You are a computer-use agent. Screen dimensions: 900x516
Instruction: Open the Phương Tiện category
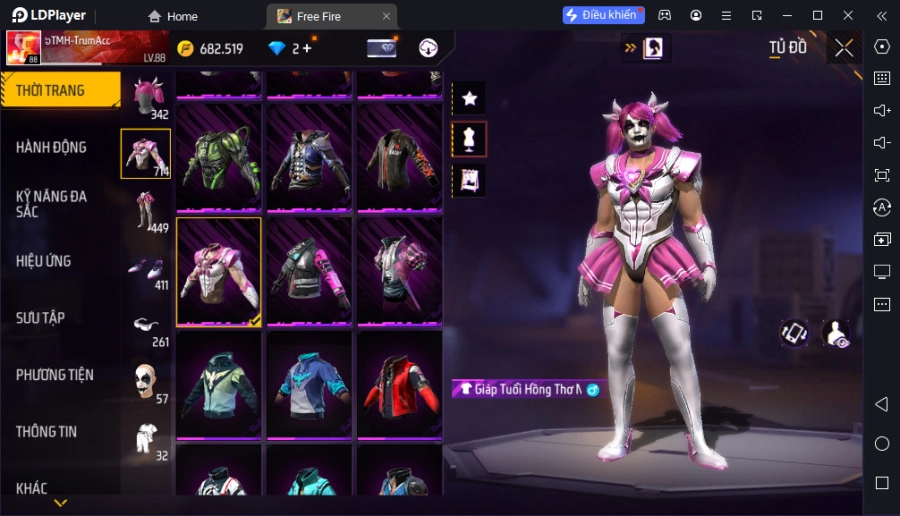(x=55, y=375)
